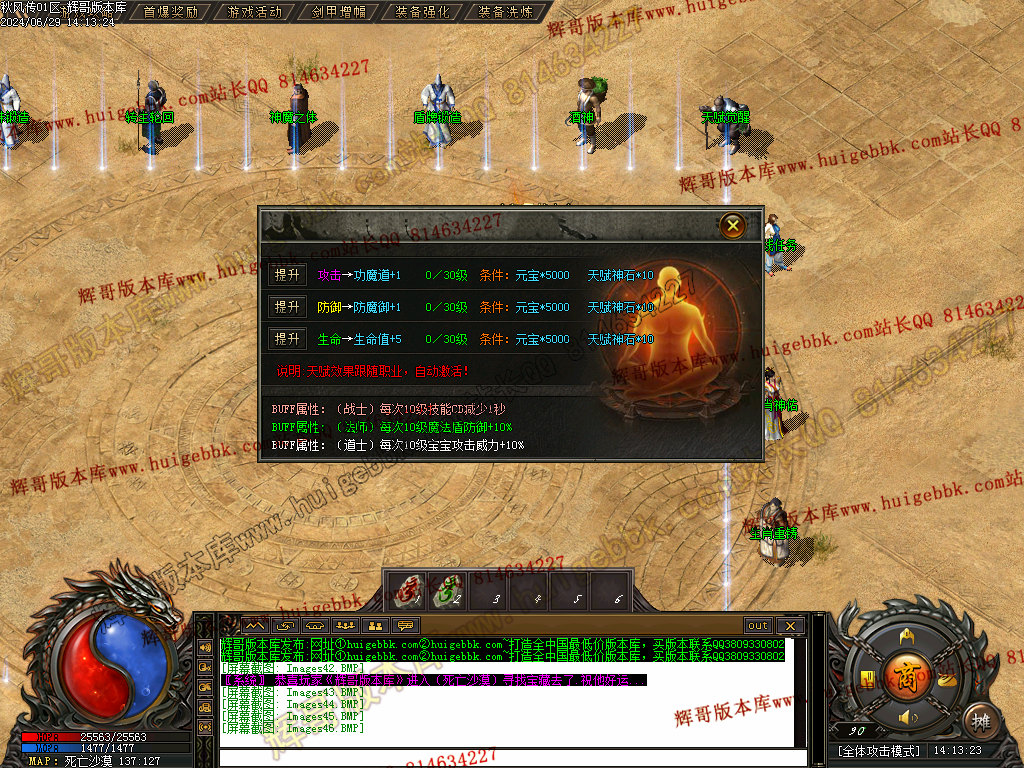
Task: Select the 剑甲增幅 menu button
Action: click(x=339, y=12)
